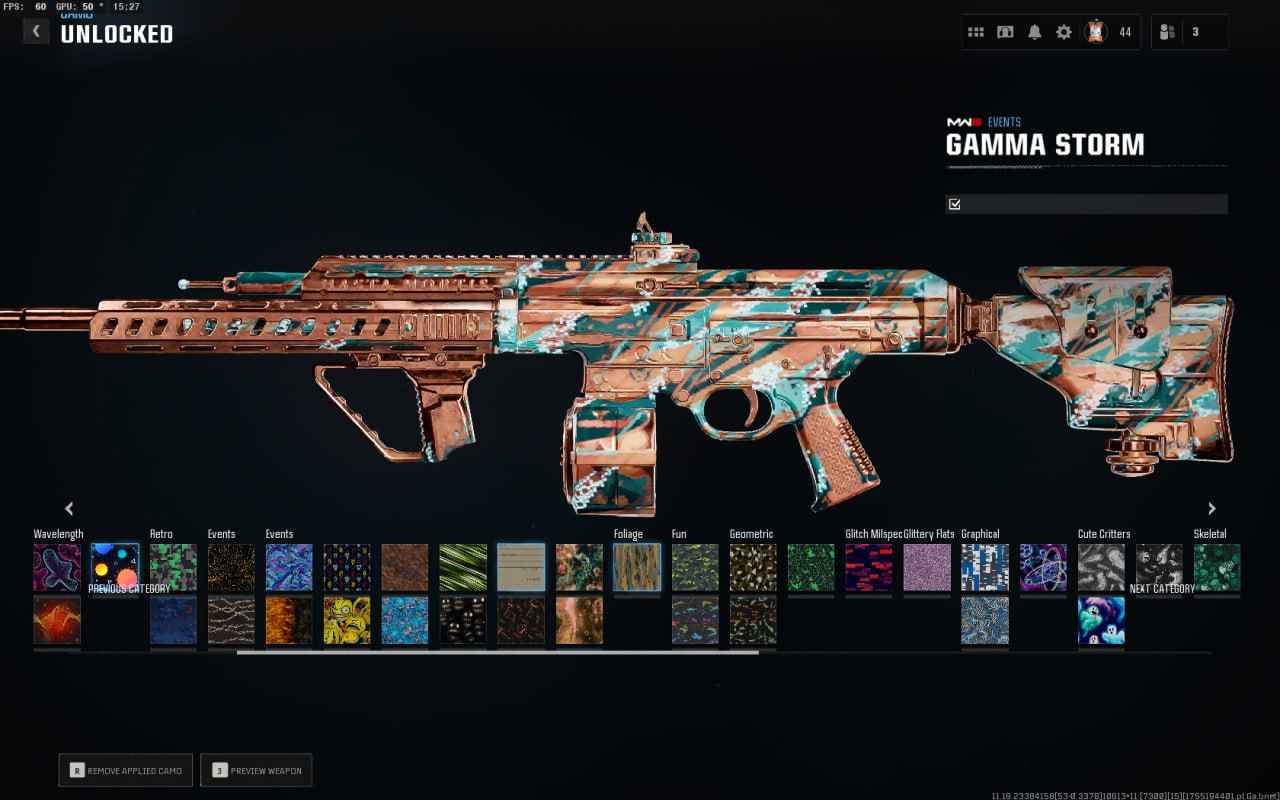The image size is (1280, 800).
Task: Choose the Glittery Flats pink camo
Action: [x=927, y=567]
